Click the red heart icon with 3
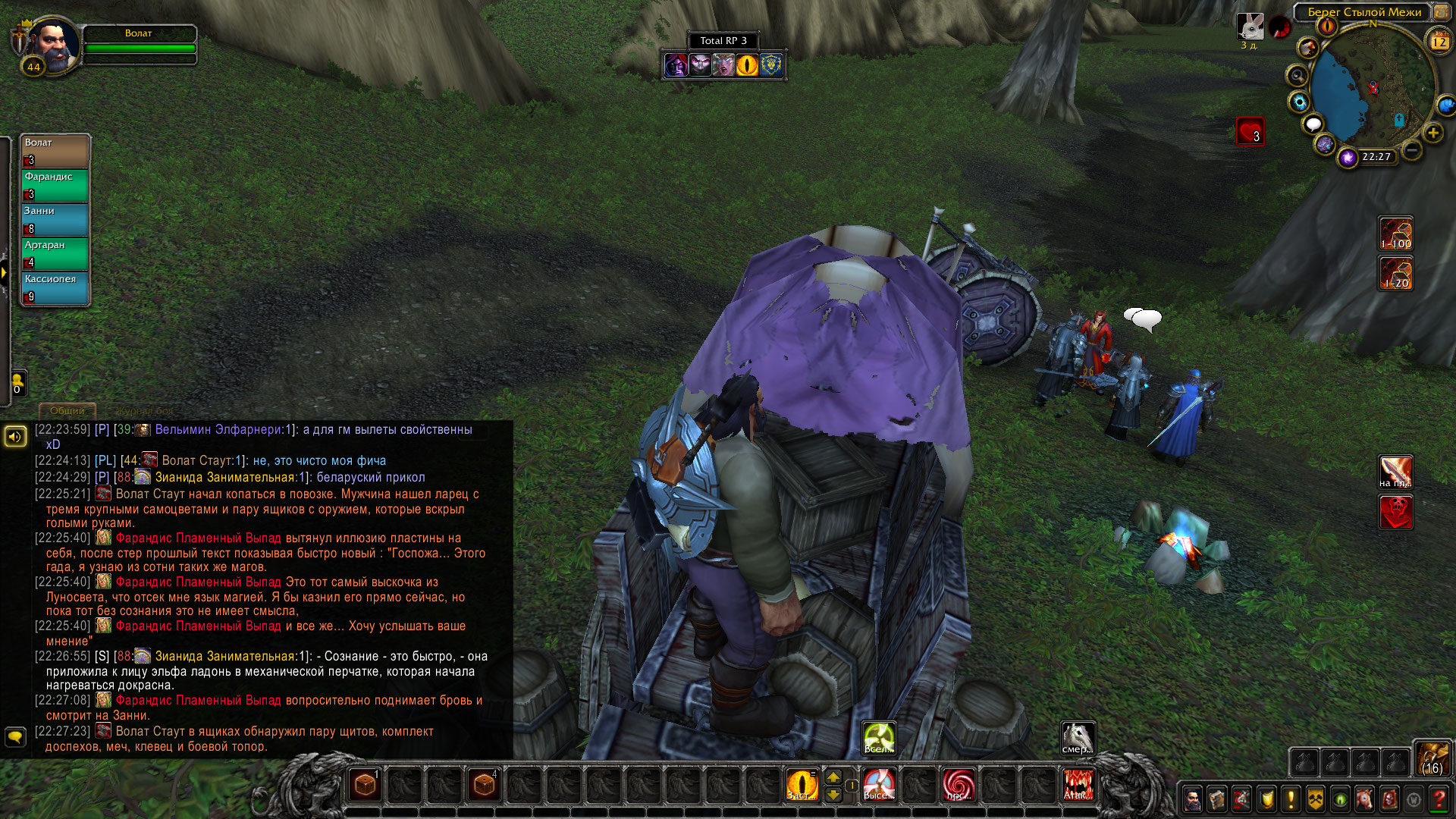Screen dimensions: 1456x819 tap(1250, 131)
